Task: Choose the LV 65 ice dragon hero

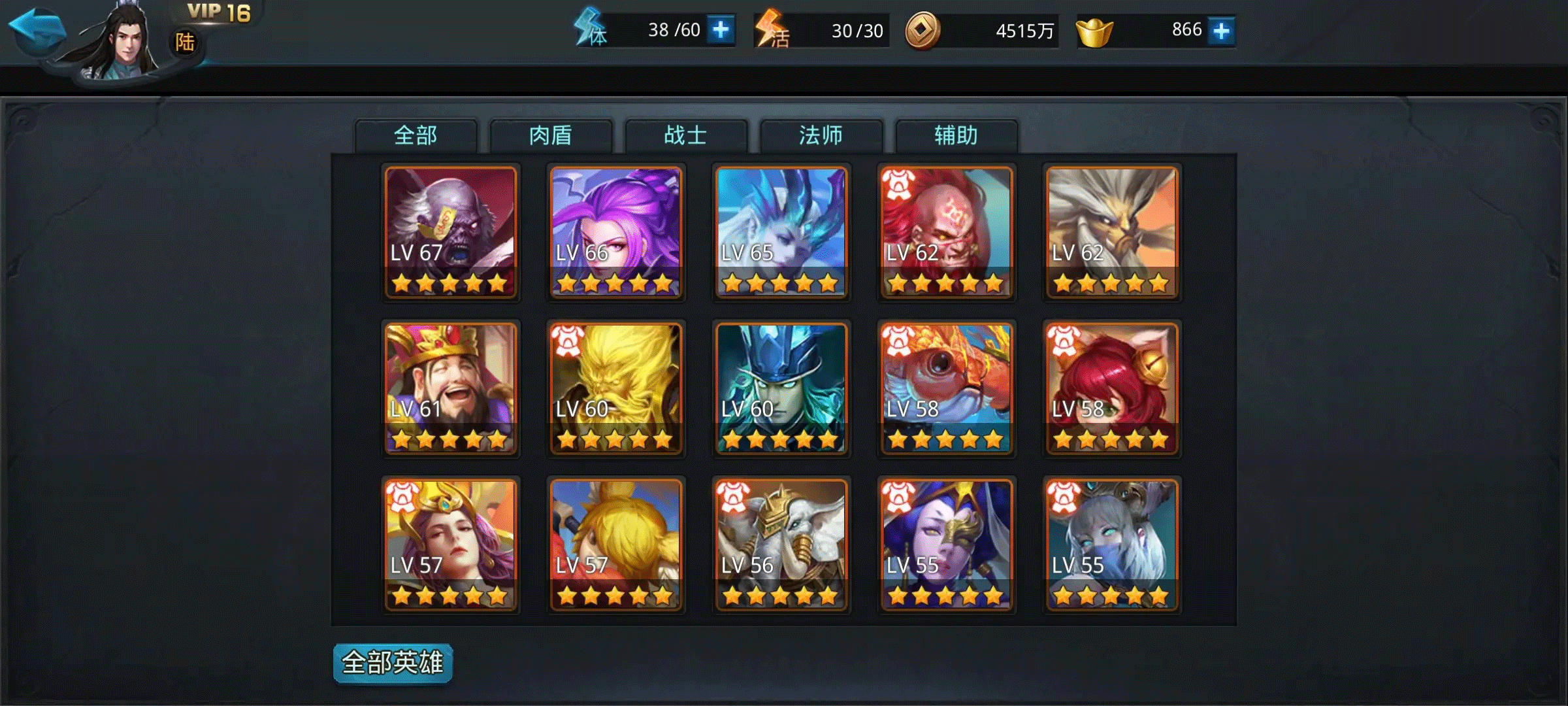Action: pyautogui.click(x=781, y=232)
